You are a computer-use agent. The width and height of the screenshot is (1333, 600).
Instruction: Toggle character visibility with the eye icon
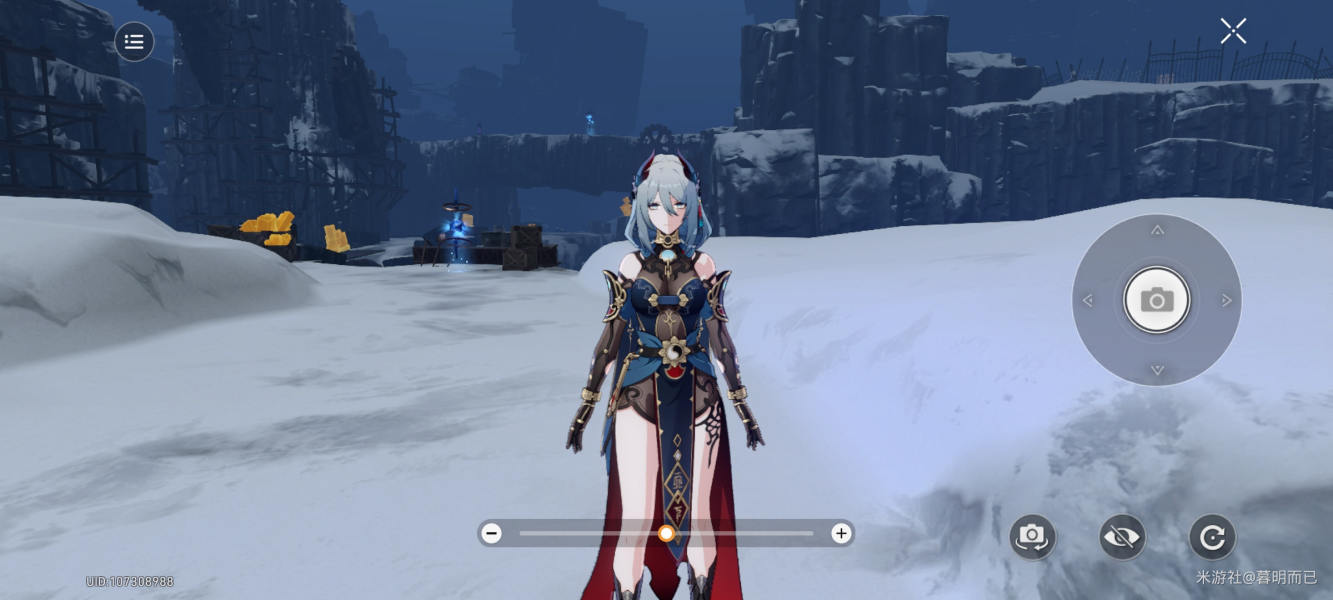1122,538
